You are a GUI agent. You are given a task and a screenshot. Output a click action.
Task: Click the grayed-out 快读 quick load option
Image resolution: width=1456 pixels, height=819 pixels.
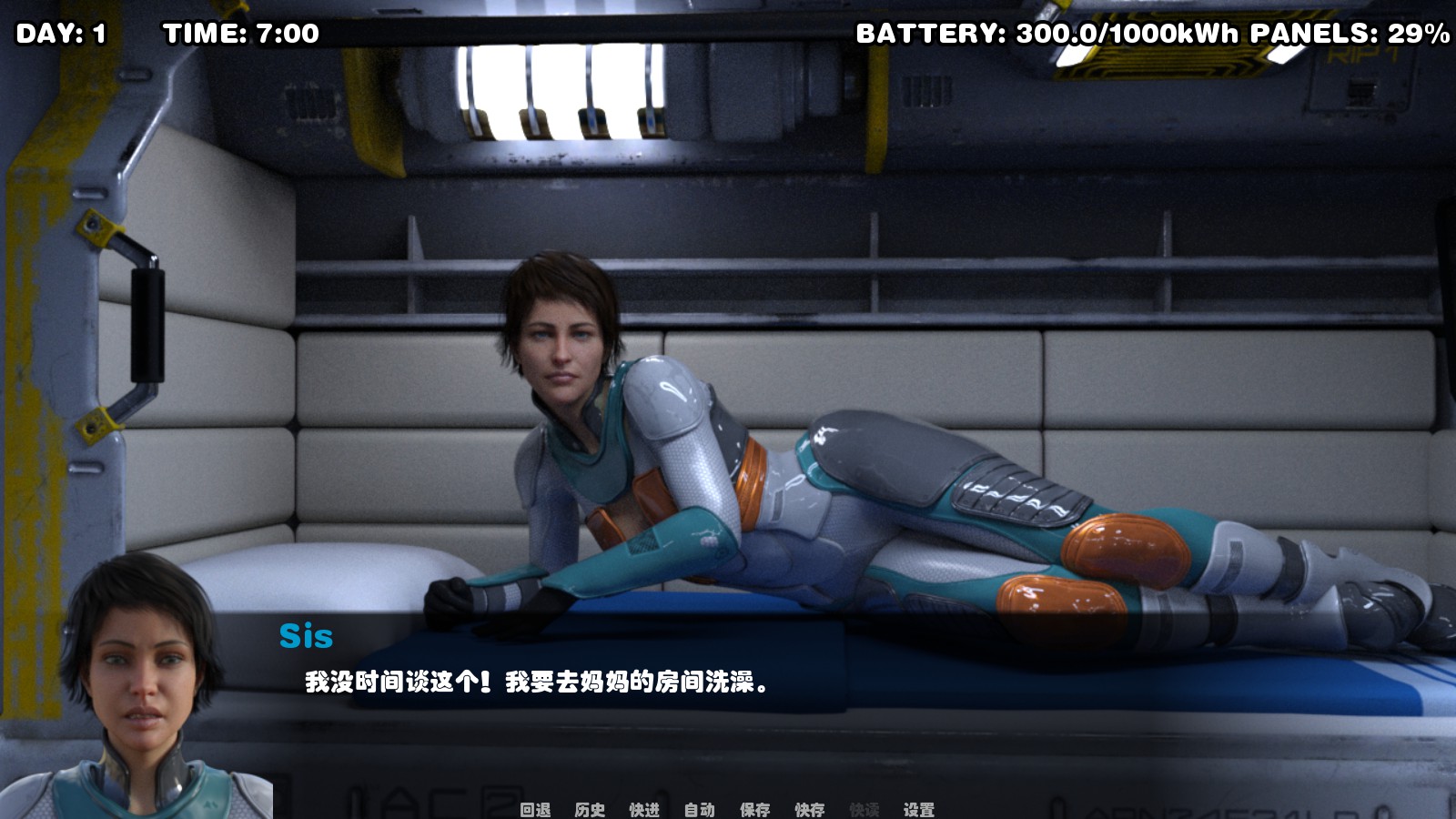pyautogui.click(x=864, y=808)
